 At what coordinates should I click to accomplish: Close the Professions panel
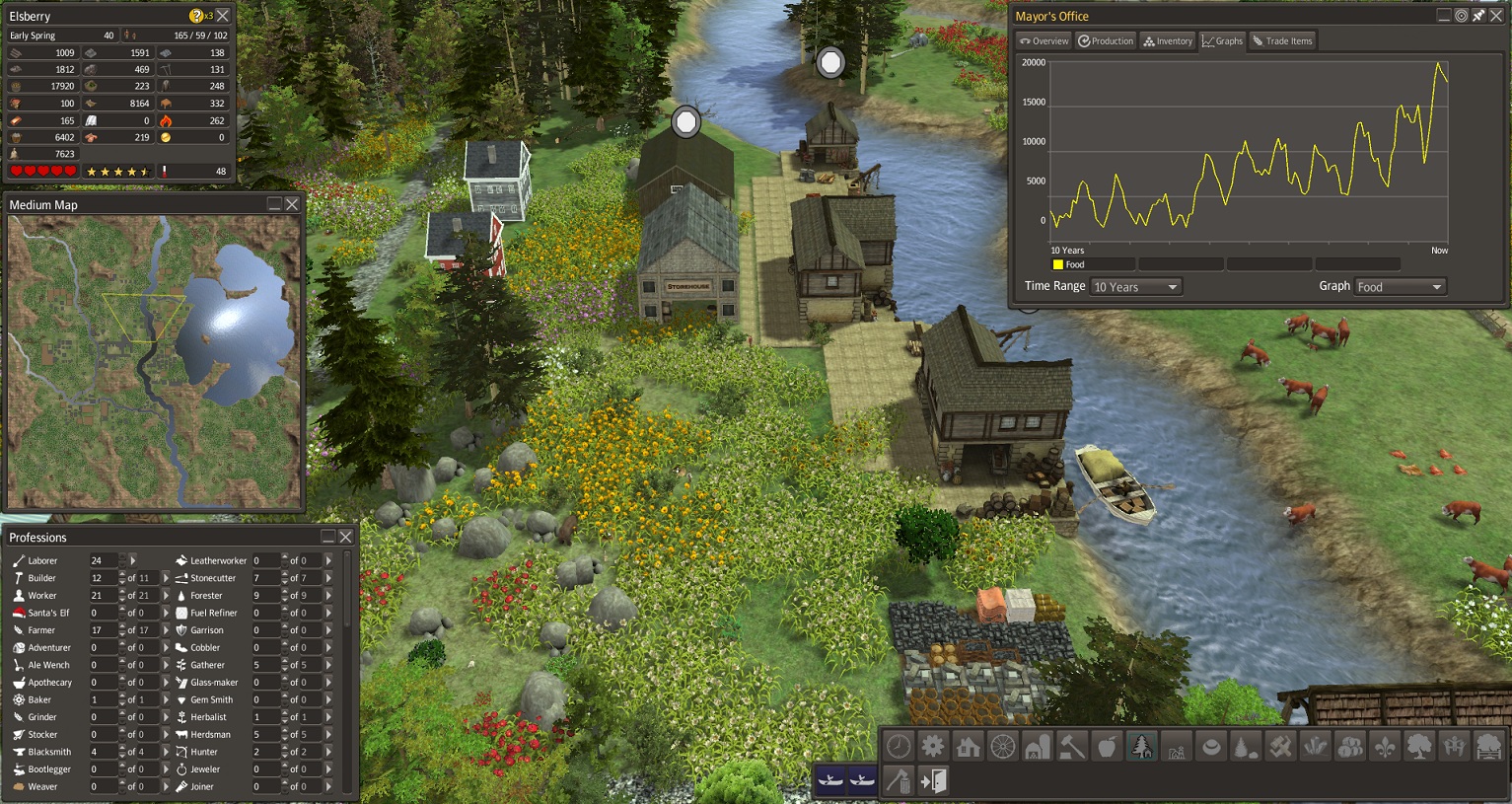tap(346, 537)
